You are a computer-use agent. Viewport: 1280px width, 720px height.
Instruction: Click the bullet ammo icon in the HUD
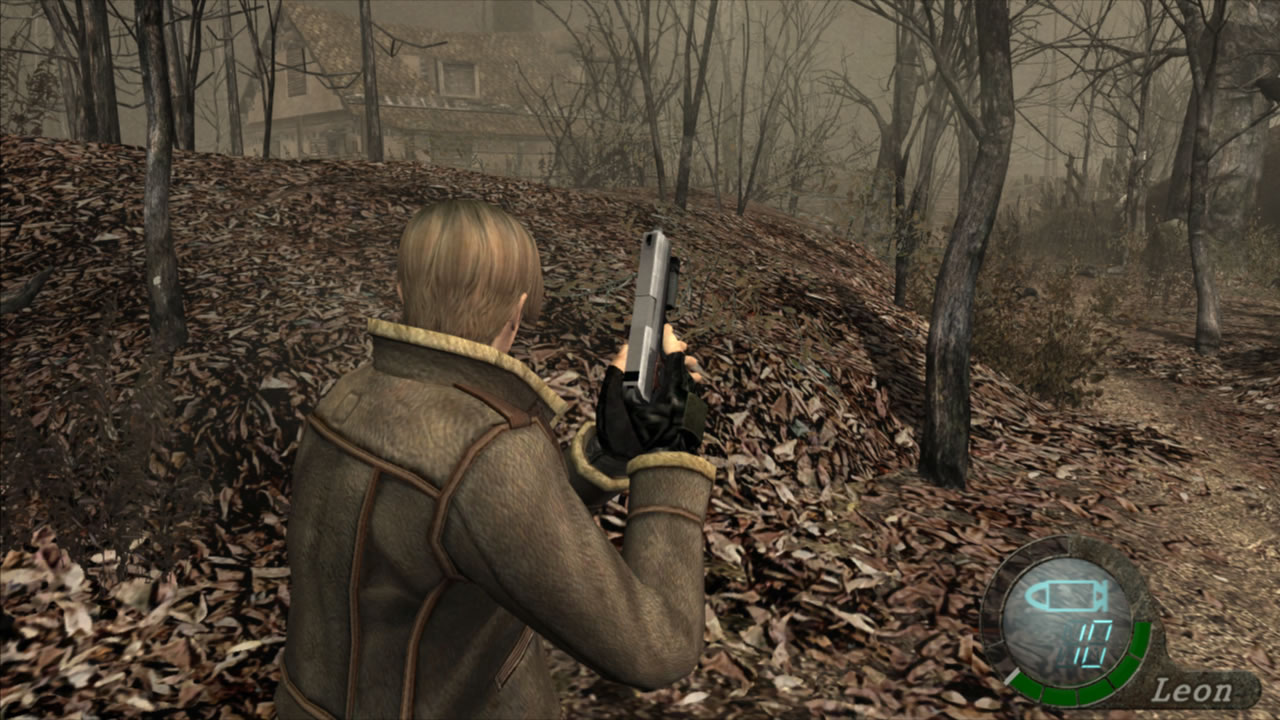1065,595
